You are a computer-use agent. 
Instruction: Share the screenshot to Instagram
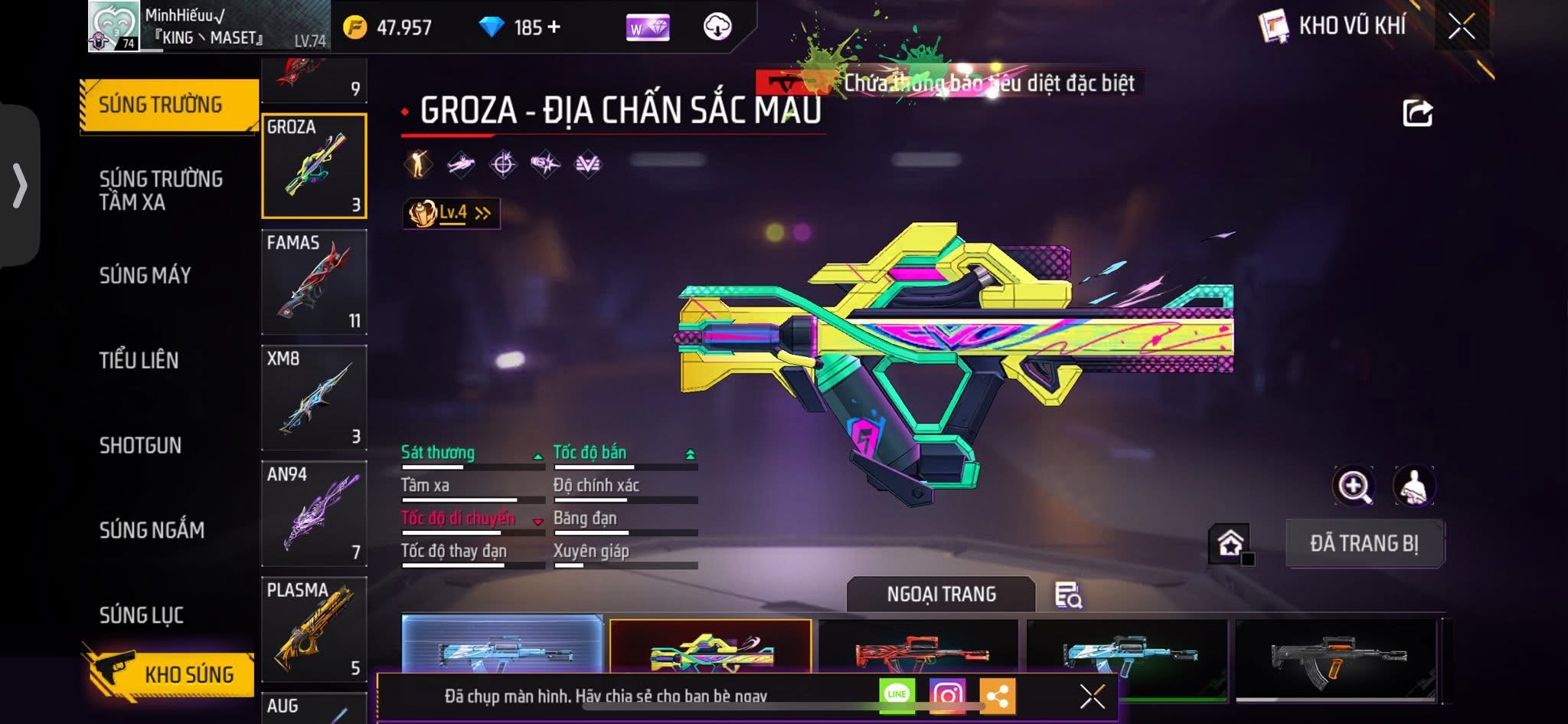(947, 696)
